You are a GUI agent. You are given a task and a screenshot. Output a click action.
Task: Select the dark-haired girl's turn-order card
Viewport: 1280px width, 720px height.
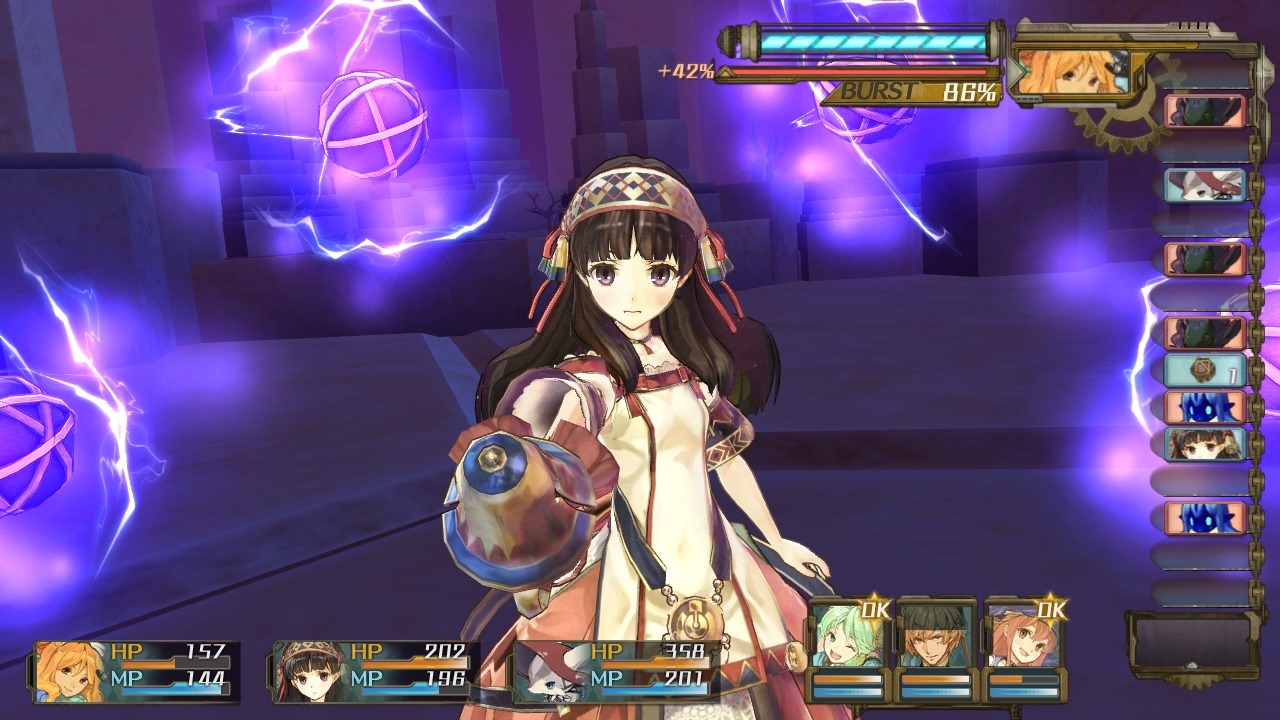pyautogui.click(x=1205, y=444)
